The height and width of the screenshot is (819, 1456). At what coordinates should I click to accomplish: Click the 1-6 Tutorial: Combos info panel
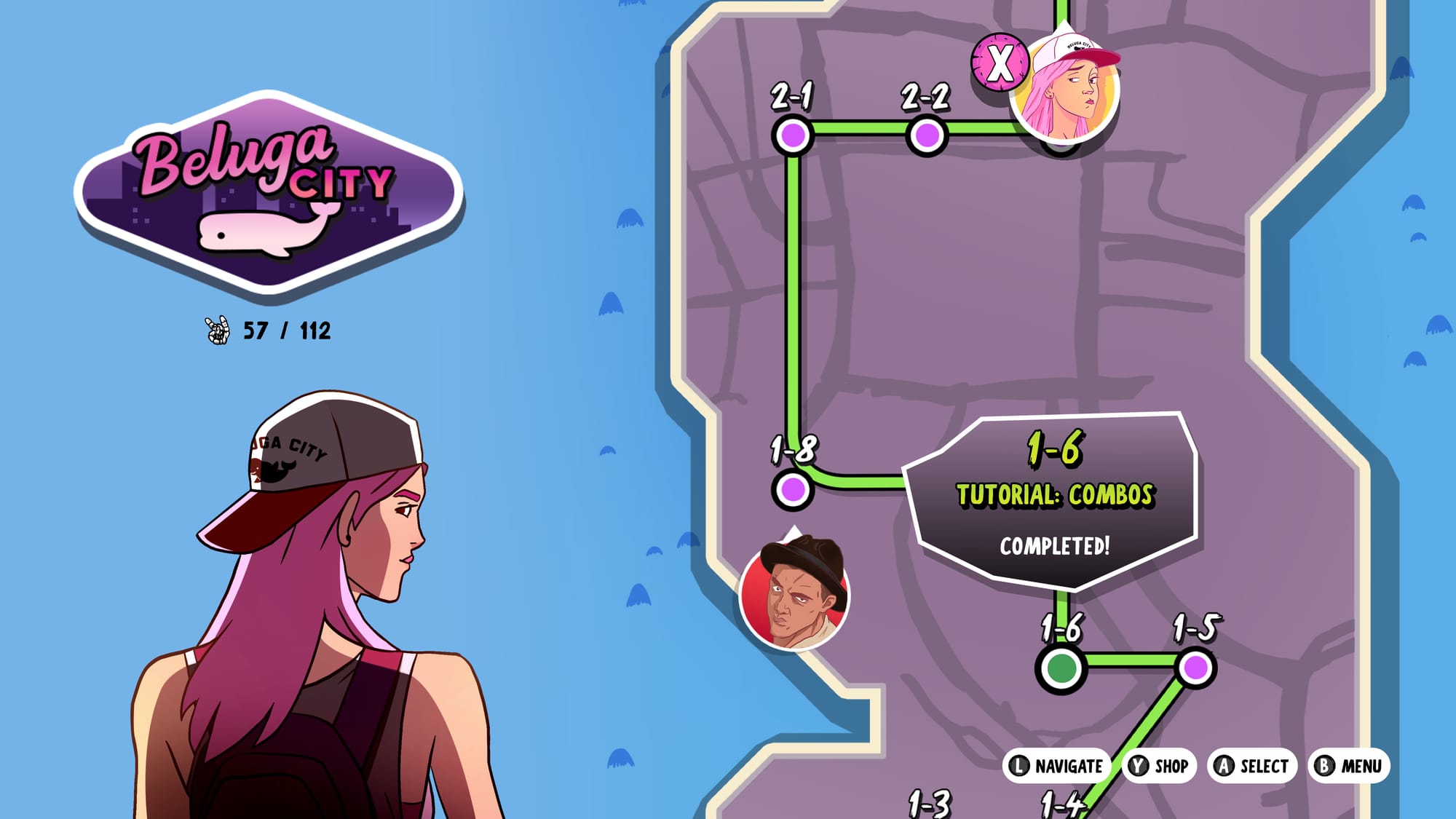1053,499
